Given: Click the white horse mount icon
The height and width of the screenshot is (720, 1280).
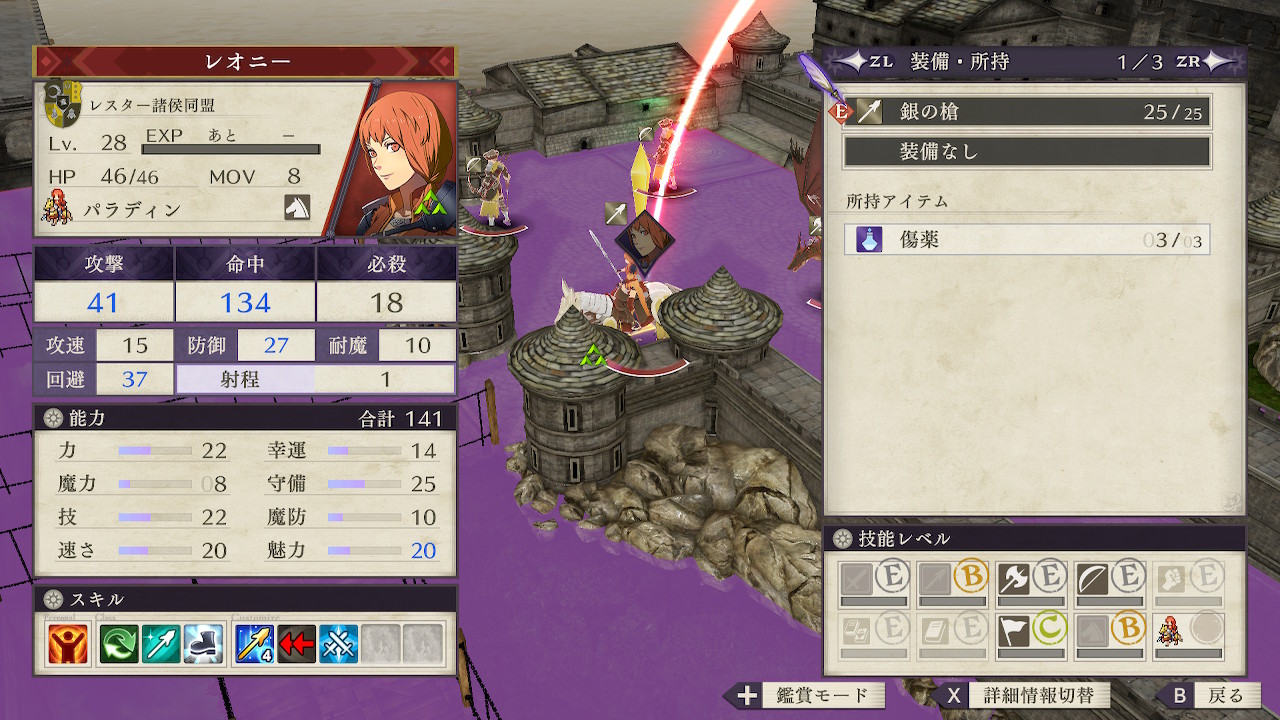Looking at the screenshot, I should 297,207.
